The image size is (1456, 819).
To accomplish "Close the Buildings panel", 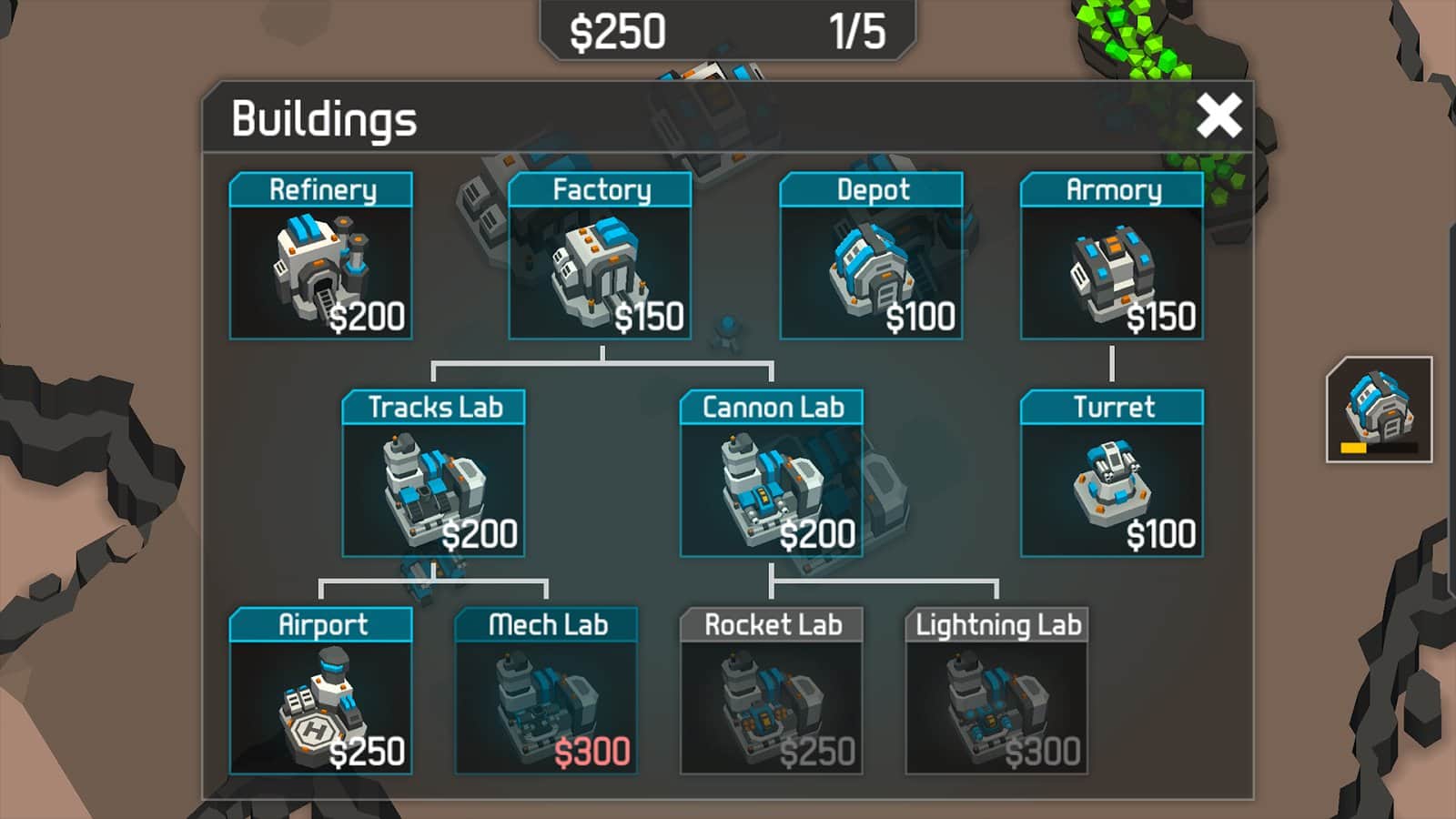I will click(1218, 116).
